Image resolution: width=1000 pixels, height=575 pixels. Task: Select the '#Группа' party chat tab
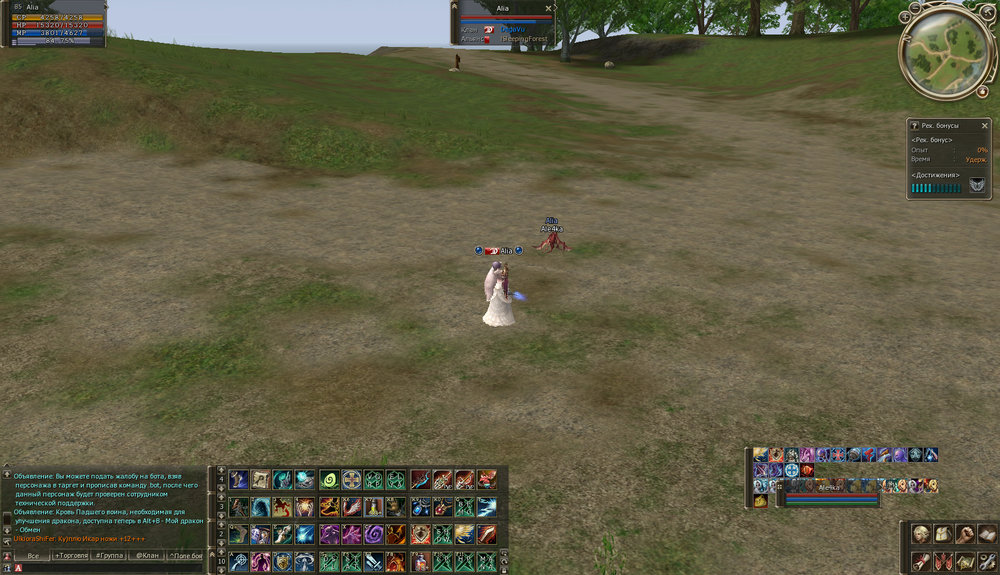(x=110, y=555)
